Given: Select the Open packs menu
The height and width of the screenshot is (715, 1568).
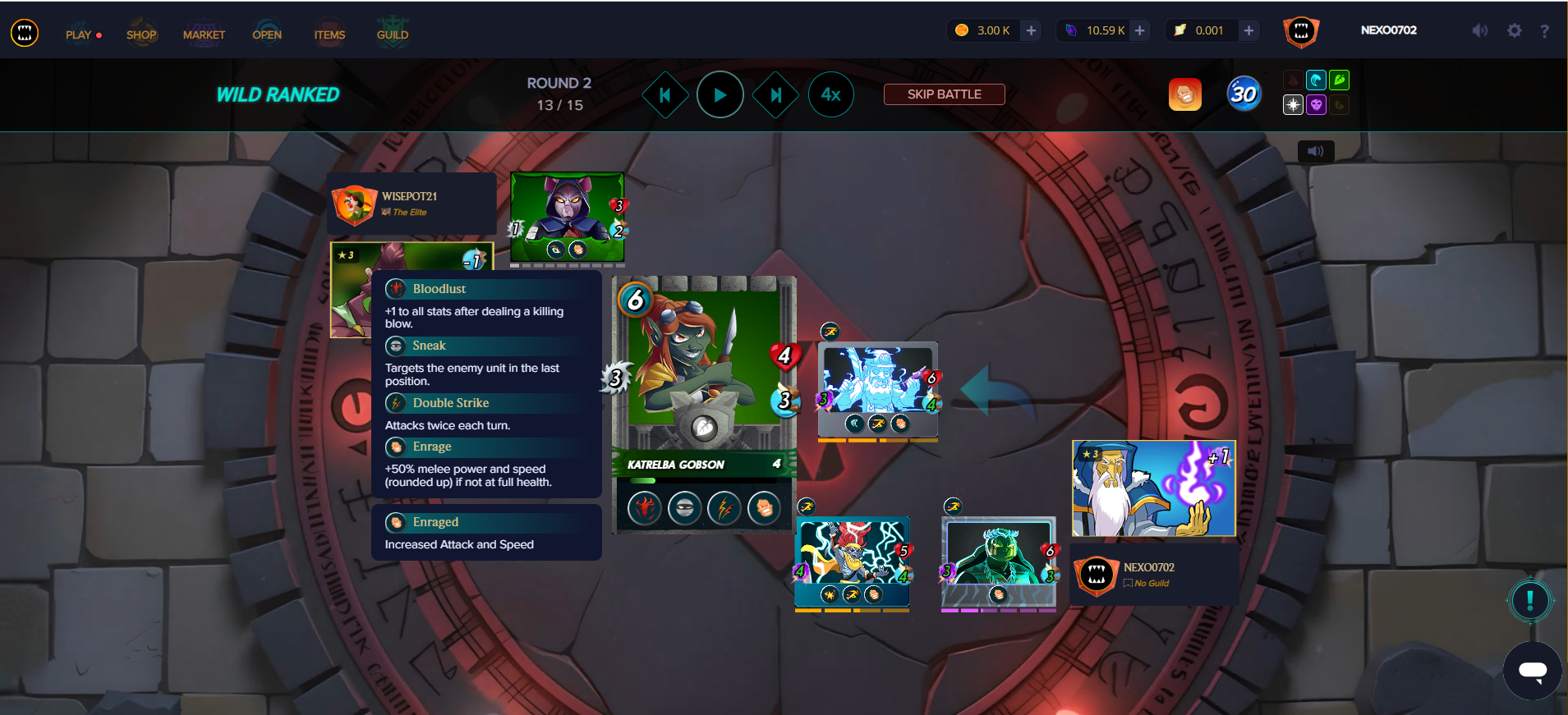Looking at the screenshot, I should coord(267,34).
